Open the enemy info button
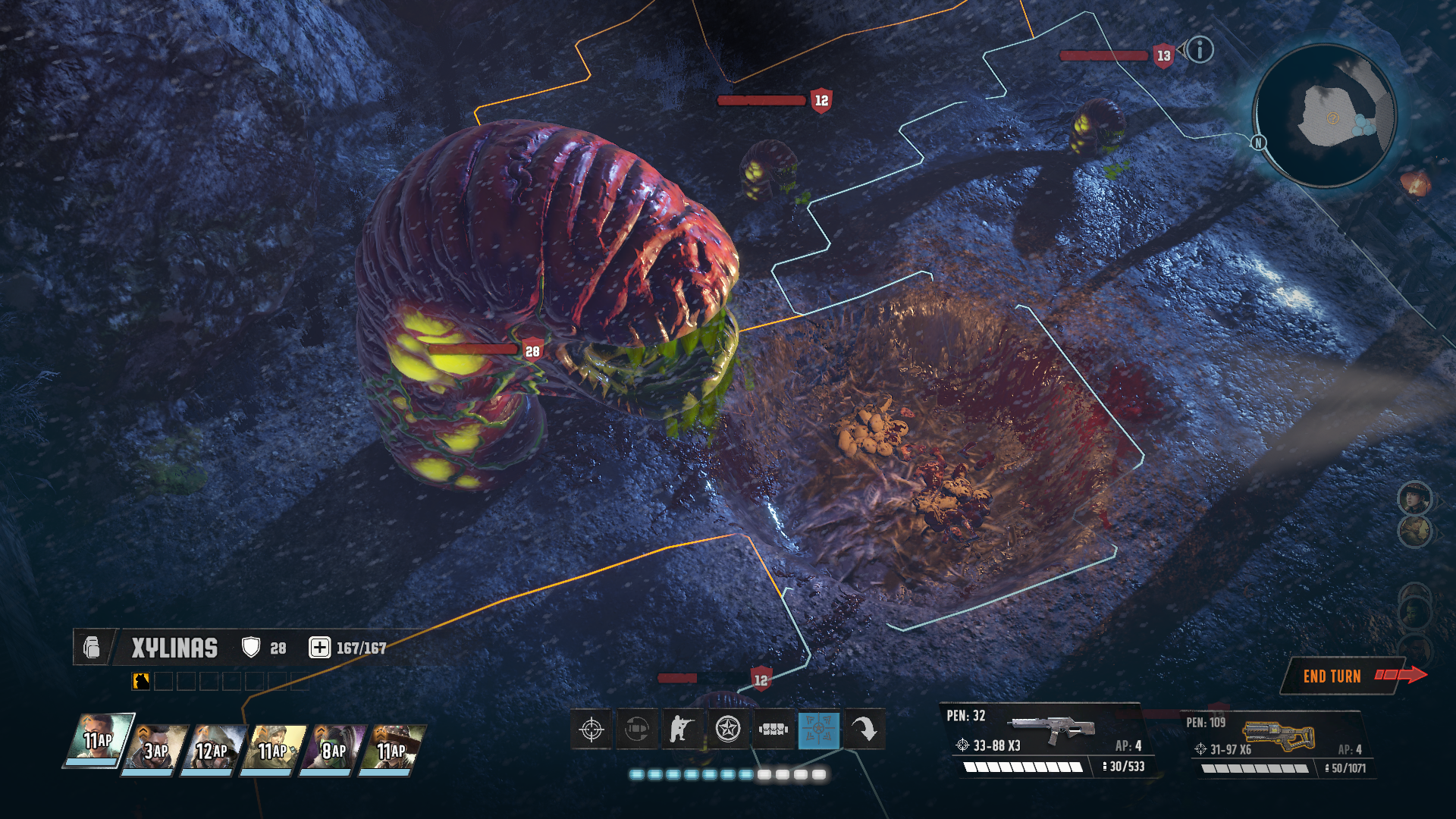The image size is (1456, 819). 1200,50
